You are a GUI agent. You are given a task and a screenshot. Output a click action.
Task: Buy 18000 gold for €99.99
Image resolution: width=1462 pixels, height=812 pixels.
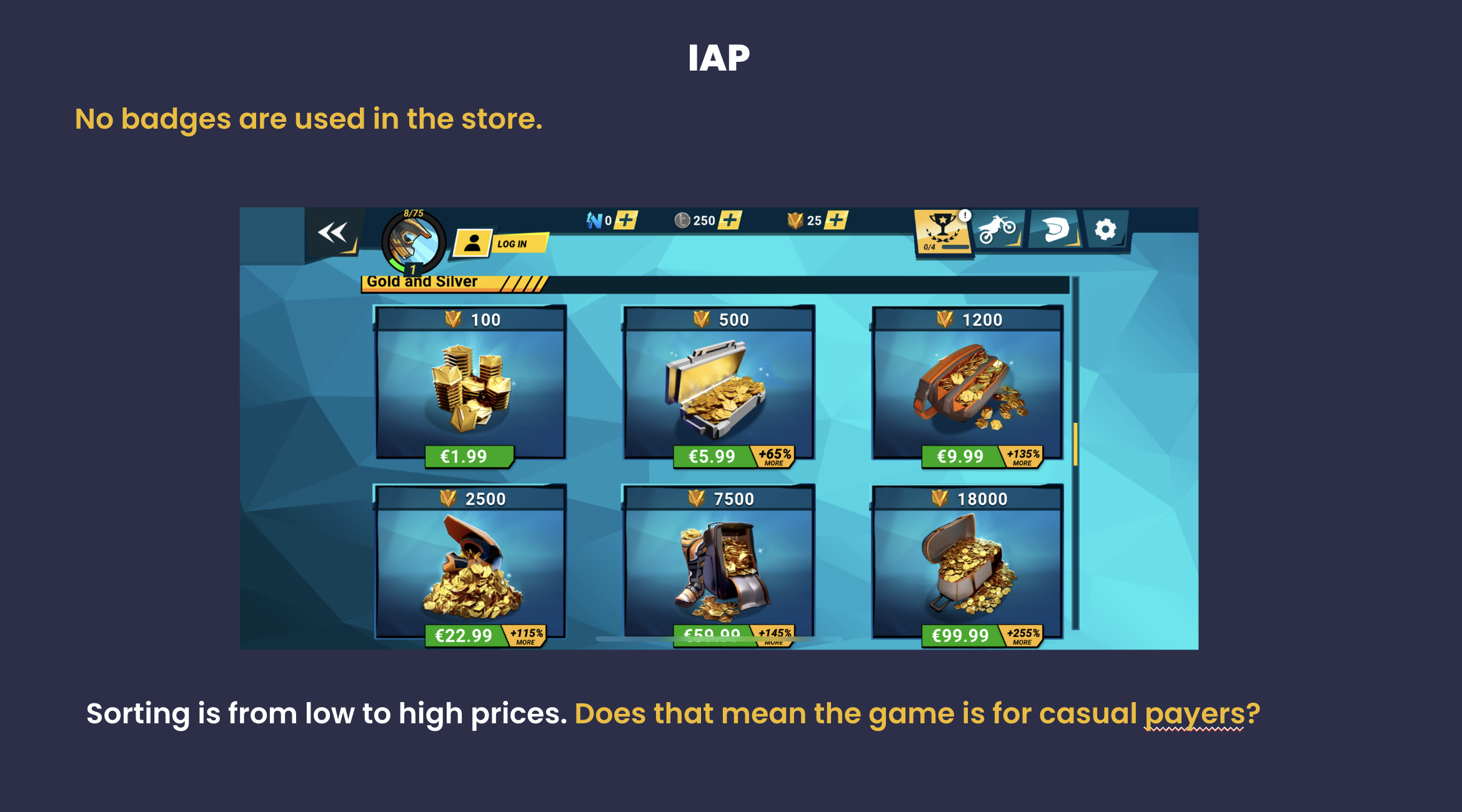click(x=960, y=635)
